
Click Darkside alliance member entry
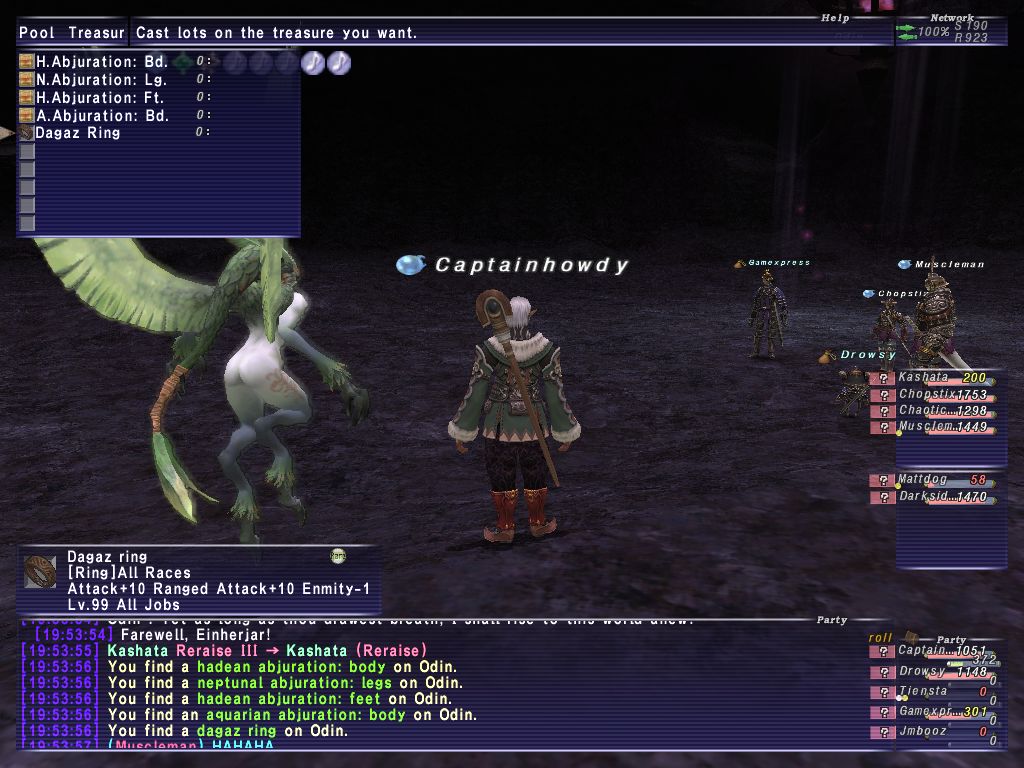pos(930,496)
